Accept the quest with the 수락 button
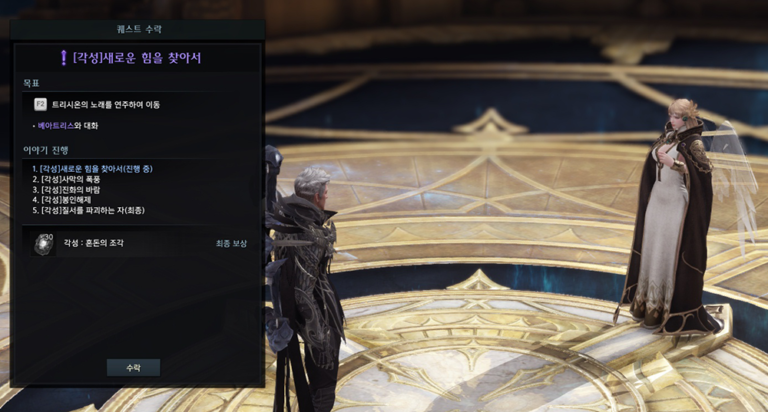 point(133,367)
